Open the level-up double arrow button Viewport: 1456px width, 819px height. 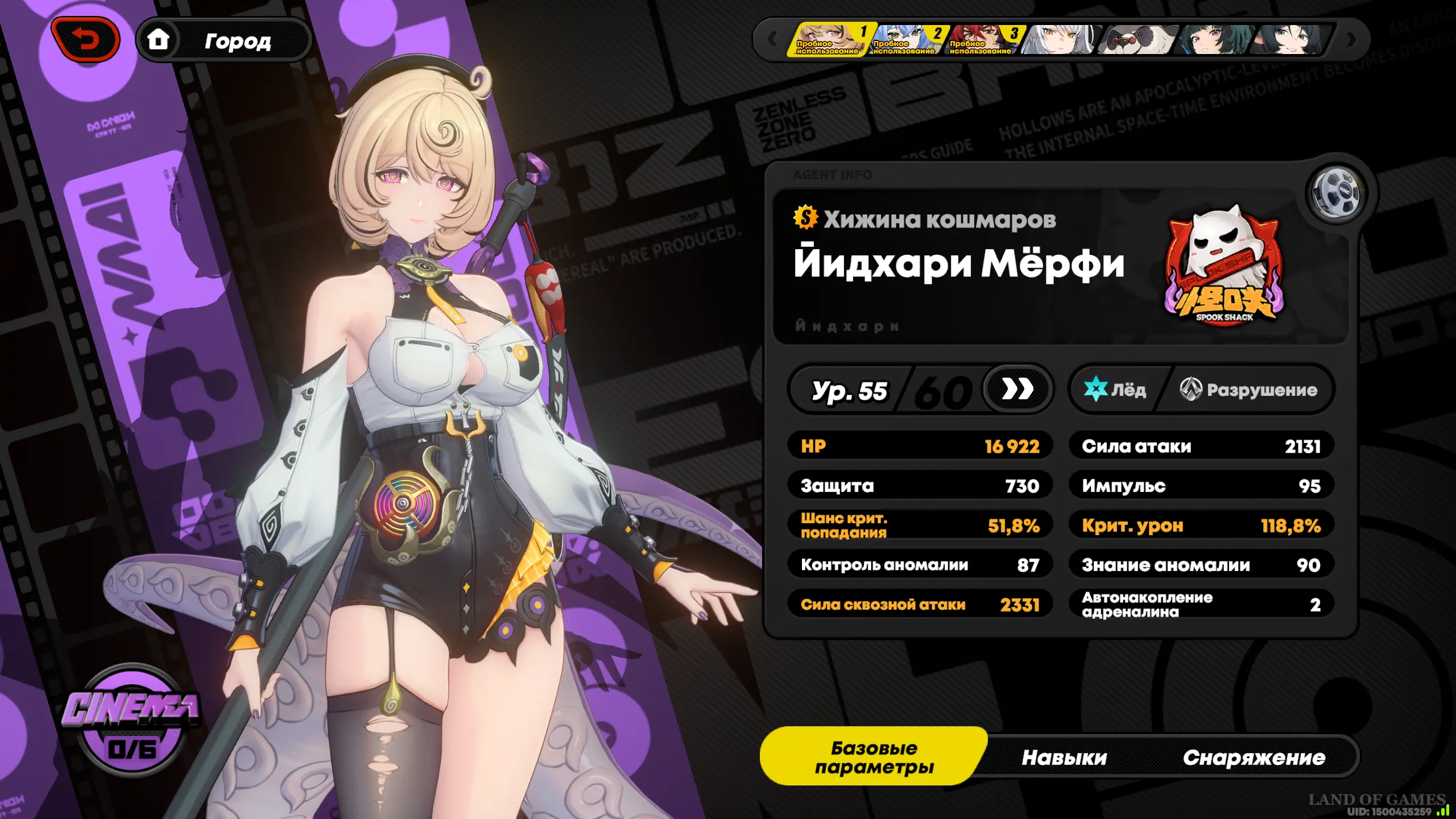click(x=1017, y=390)
